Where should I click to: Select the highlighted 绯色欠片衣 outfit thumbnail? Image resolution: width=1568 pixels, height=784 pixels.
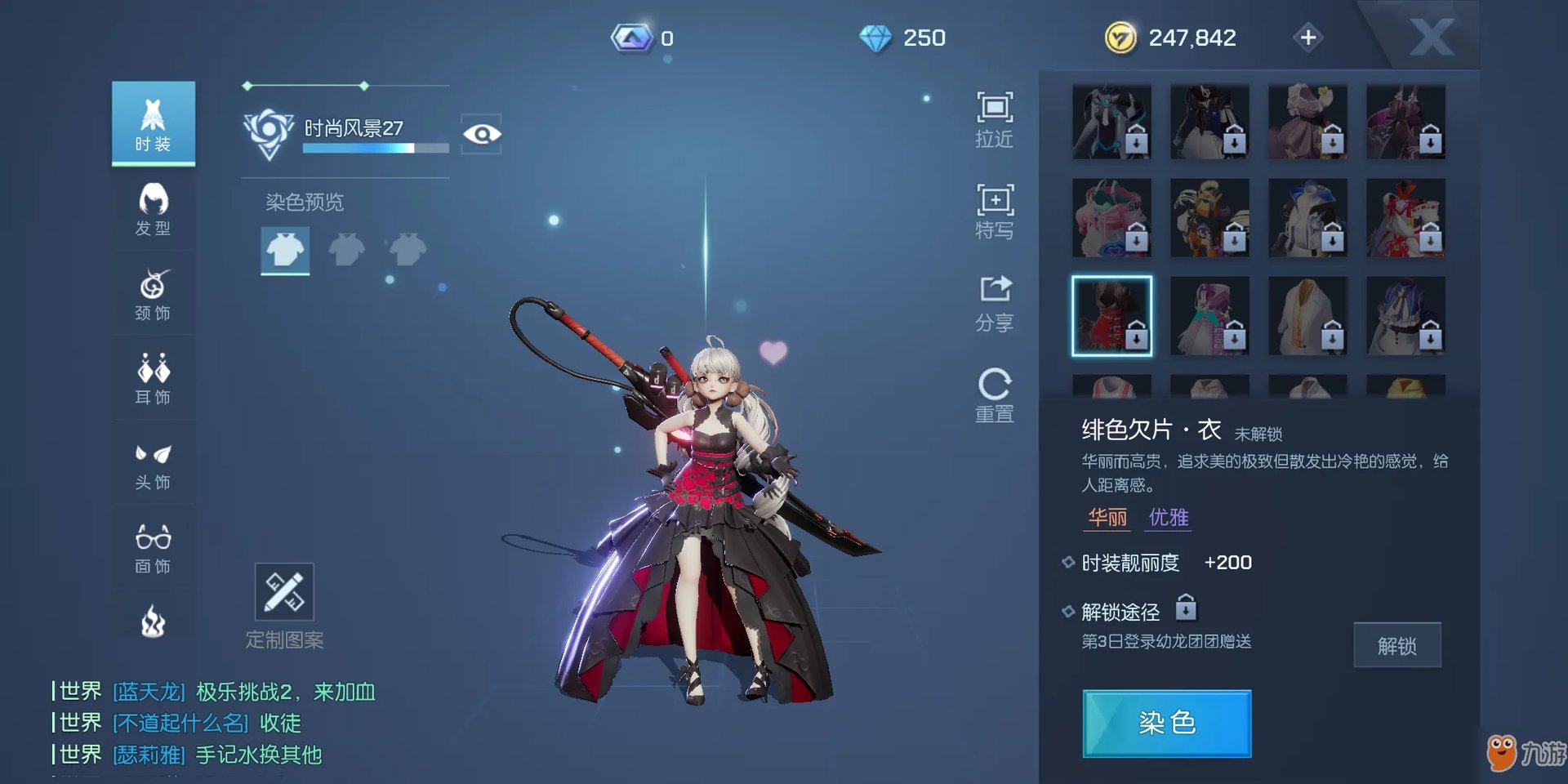coord(1112,314)
